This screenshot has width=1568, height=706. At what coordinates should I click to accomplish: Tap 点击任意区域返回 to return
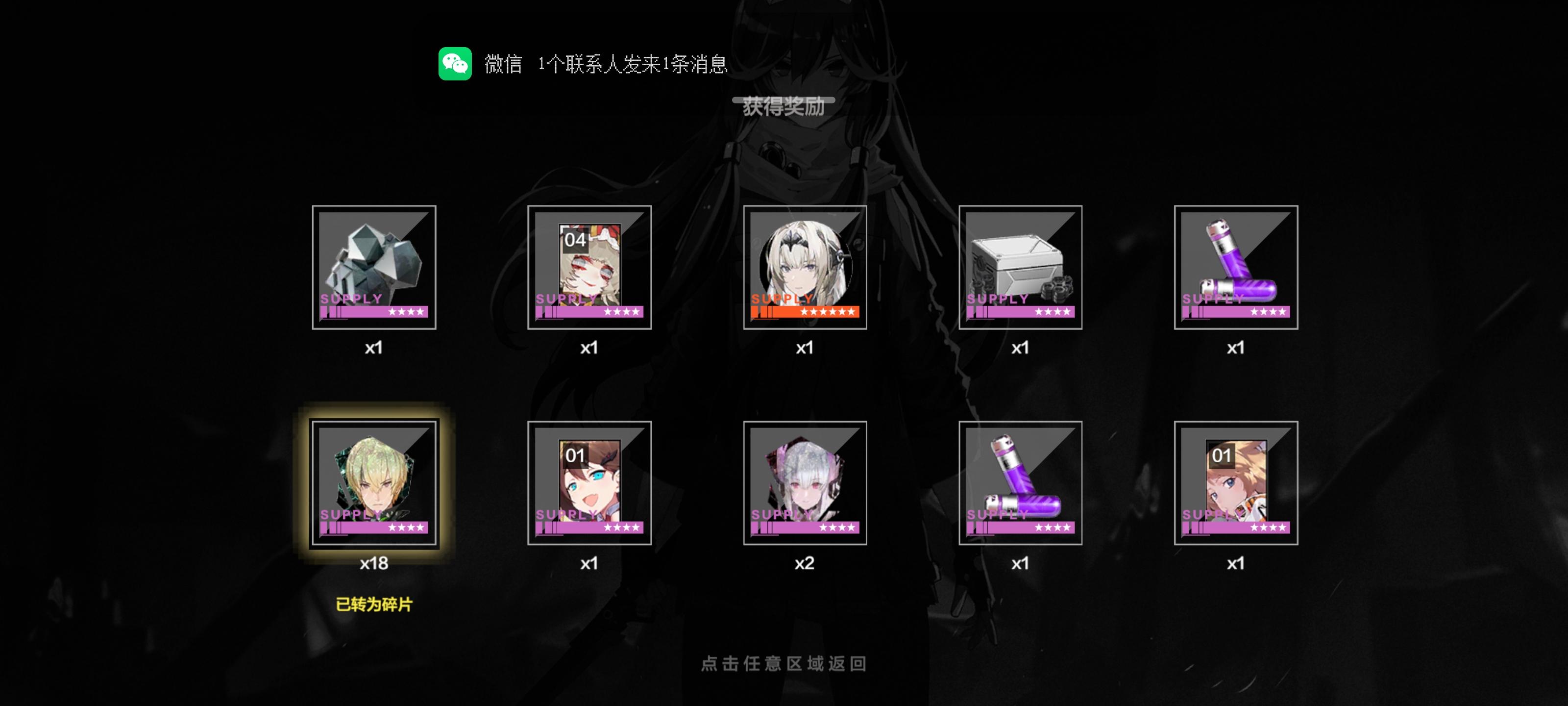[784, 663]
